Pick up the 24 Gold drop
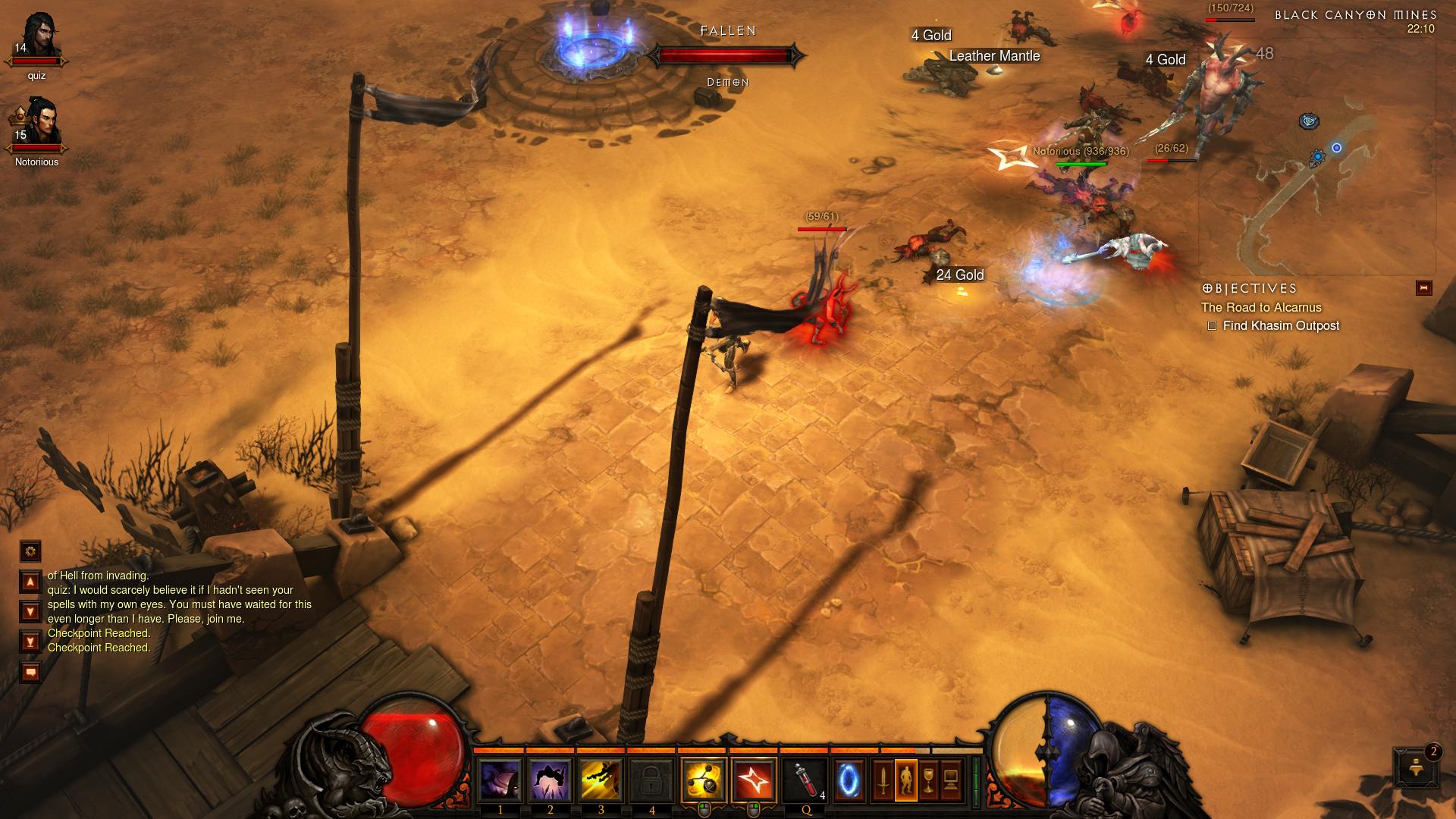 click(959, 275)
